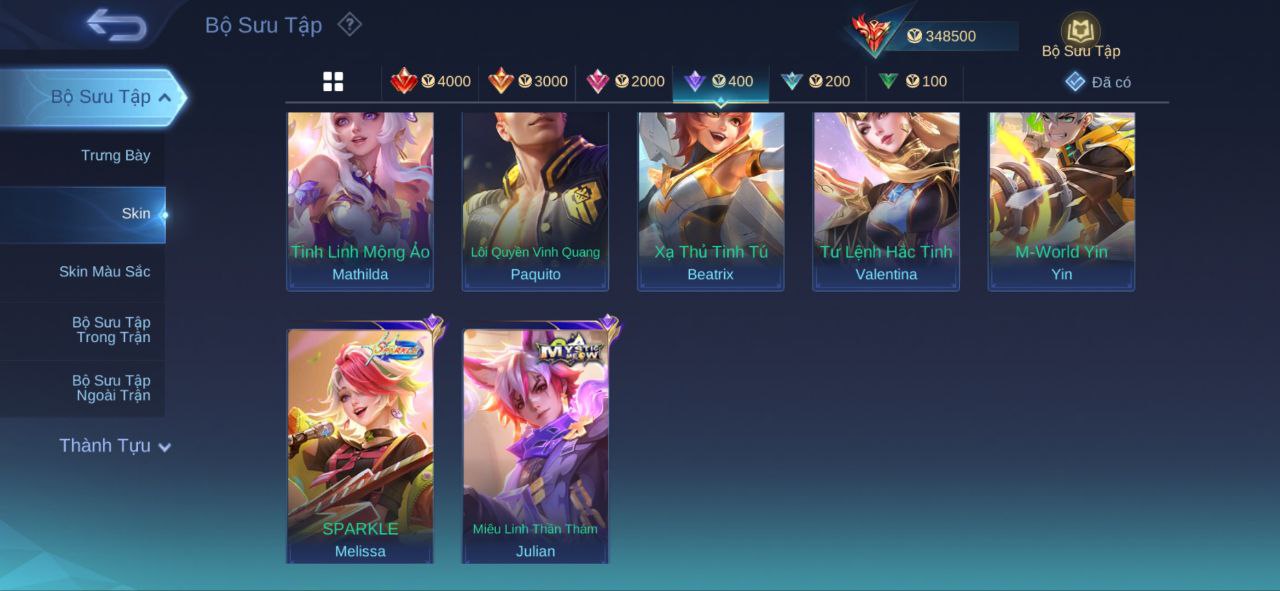Switch to the 2000 points tier tab
The width and height of the screenshot is (1280, 591).
[x=624, y=82]
